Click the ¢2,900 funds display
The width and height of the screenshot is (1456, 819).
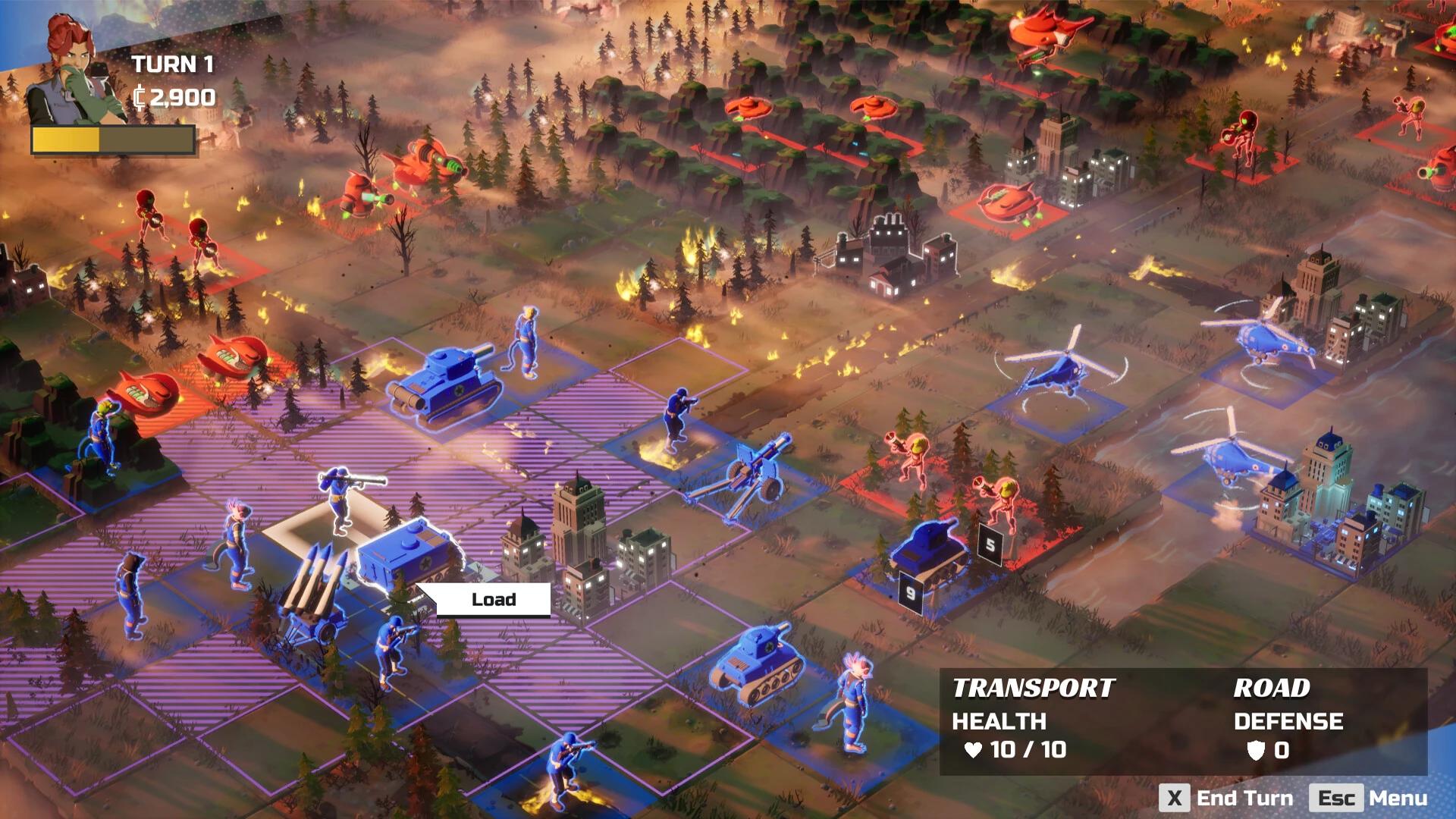coord(176,97)
